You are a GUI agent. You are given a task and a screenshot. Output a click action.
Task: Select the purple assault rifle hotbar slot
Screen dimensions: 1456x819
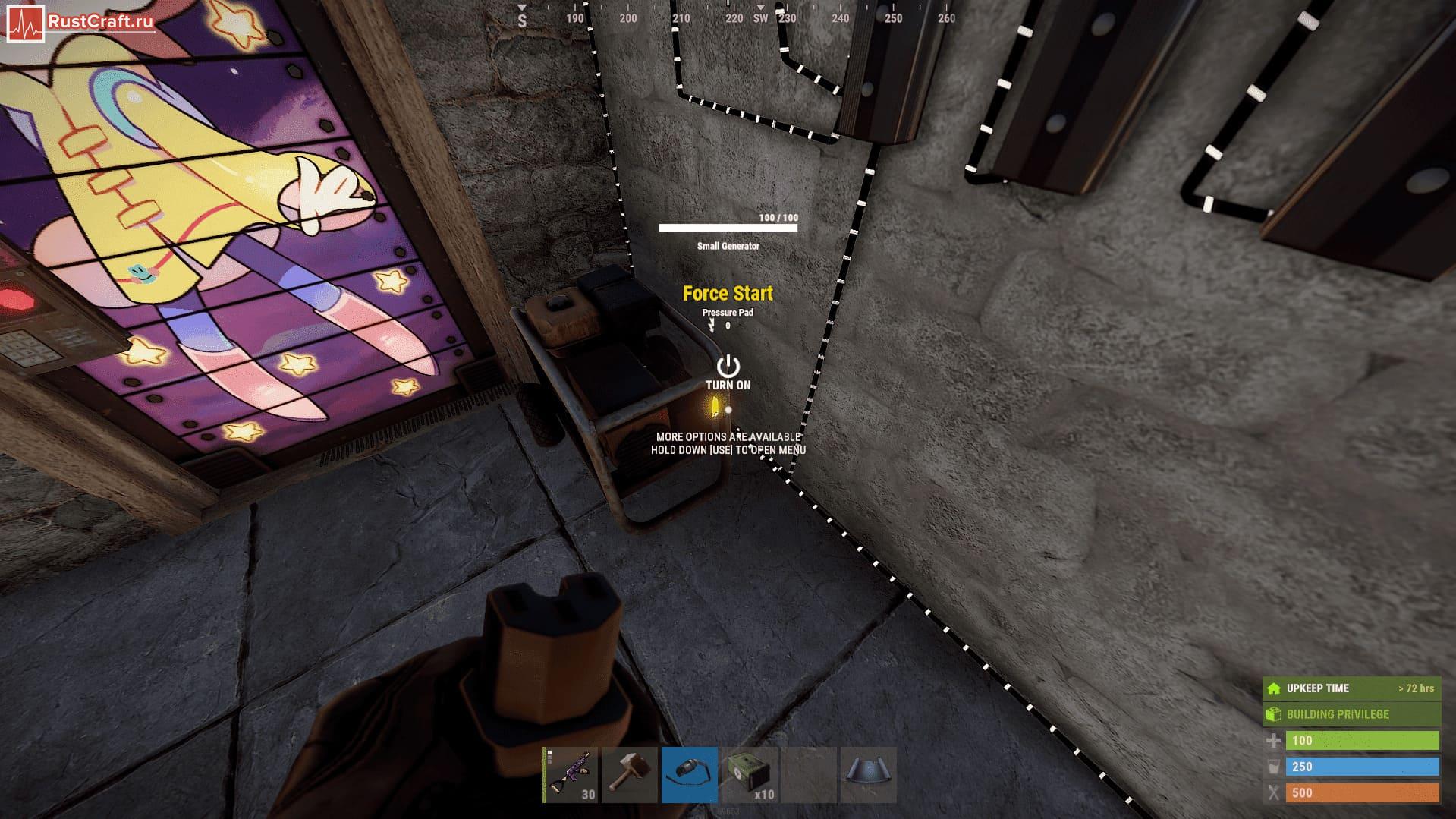tap(571, 774)
